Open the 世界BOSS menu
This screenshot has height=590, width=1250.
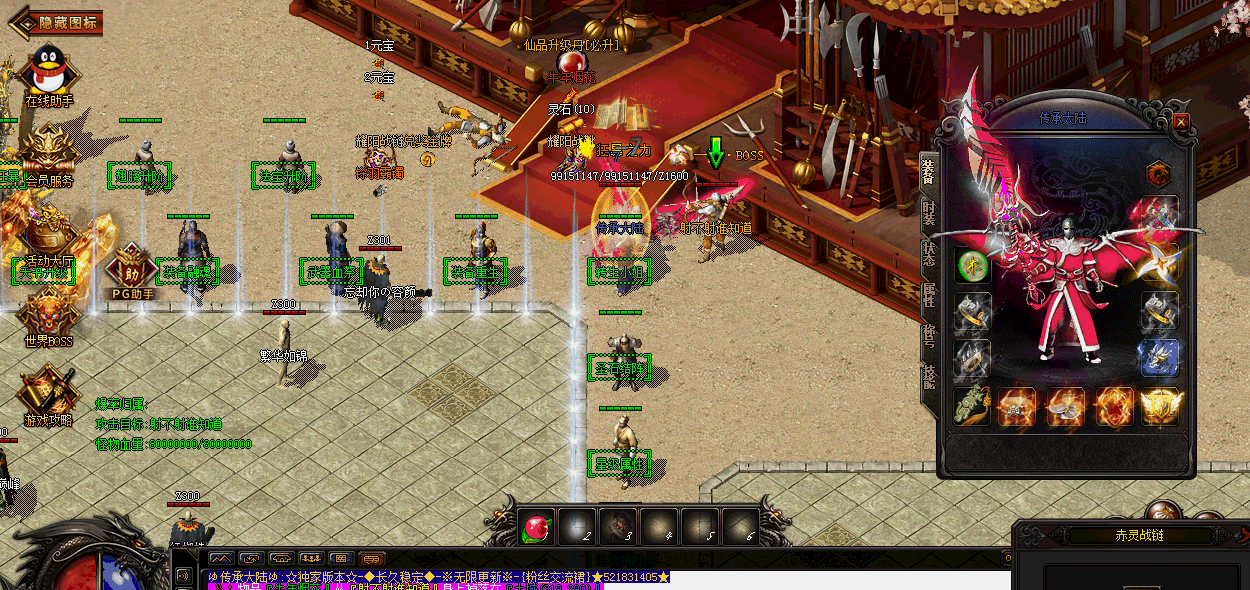click(48, 312)
